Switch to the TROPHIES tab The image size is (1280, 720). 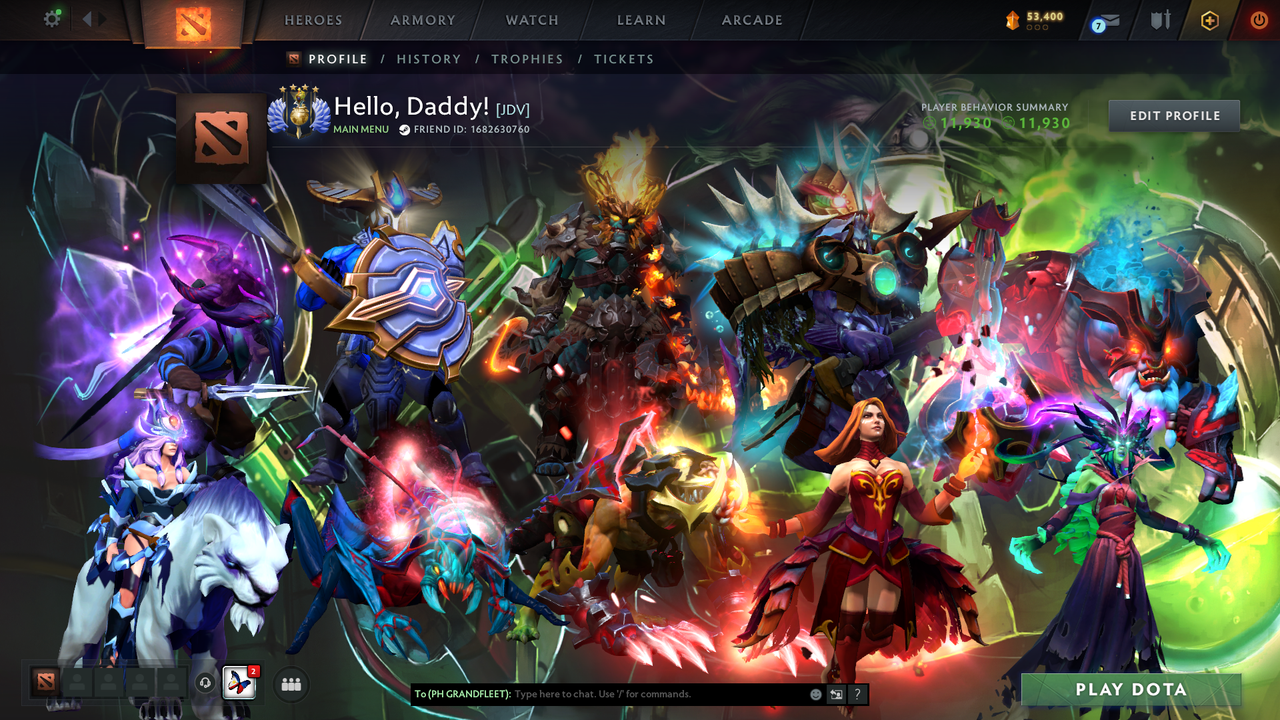(527, 59)
